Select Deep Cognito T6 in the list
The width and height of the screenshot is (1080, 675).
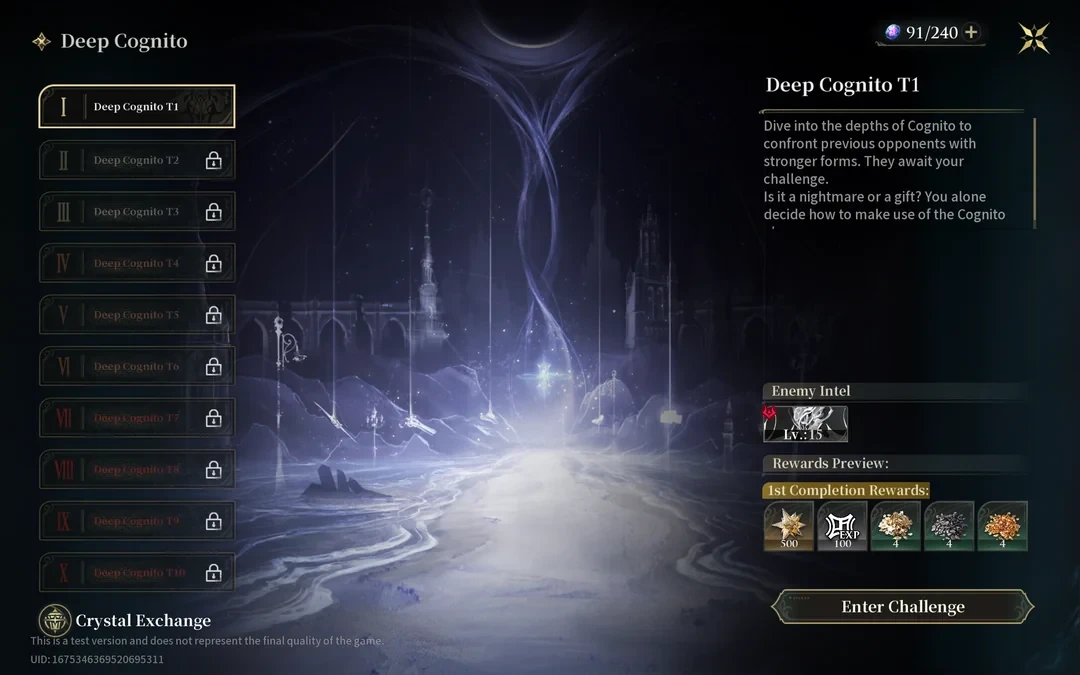point(137,367)
